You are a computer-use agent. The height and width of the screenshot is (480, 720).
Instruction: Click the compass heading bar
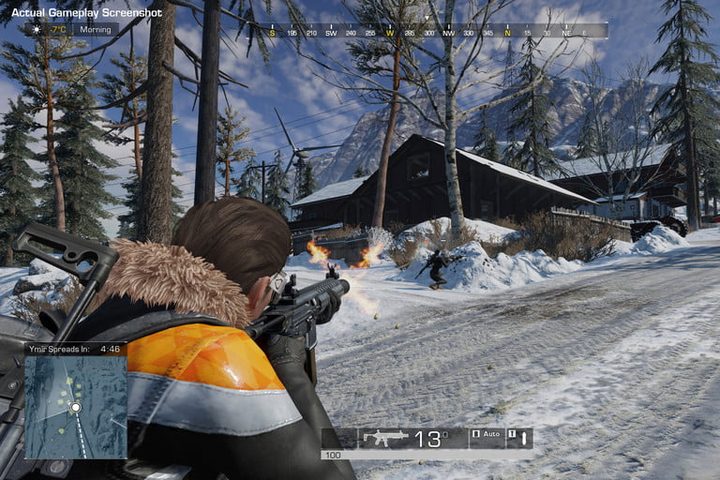point(433,31)
